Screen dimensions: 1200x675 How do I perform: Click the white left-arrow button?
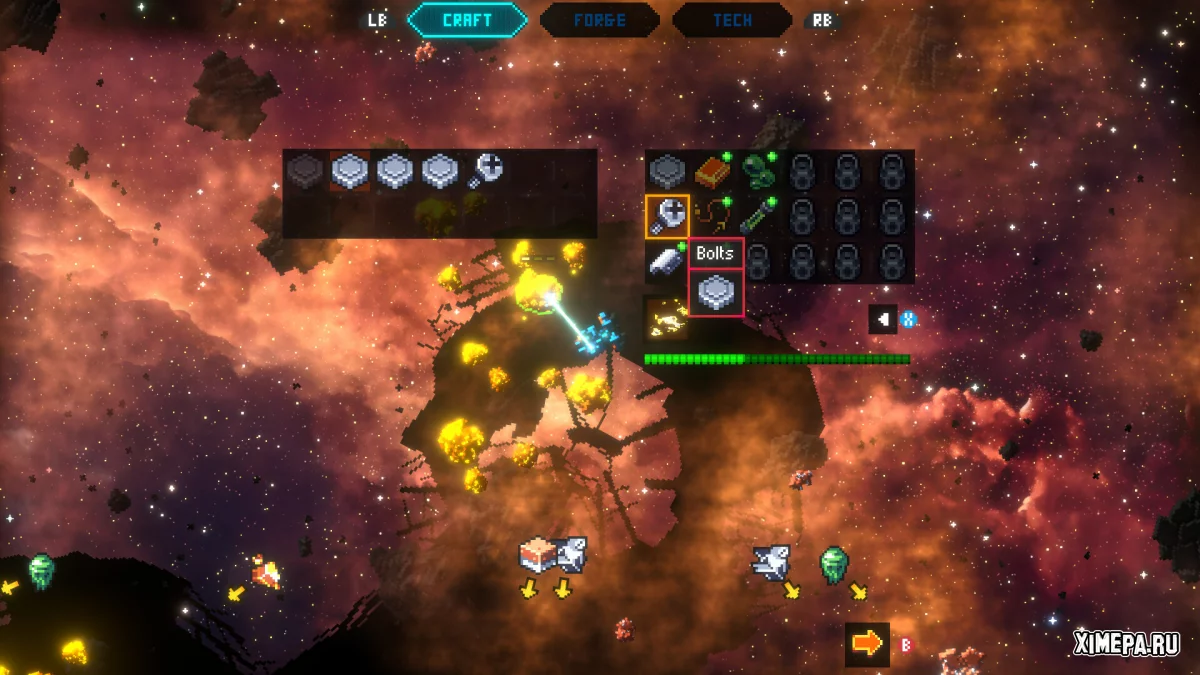click(883, 320)
